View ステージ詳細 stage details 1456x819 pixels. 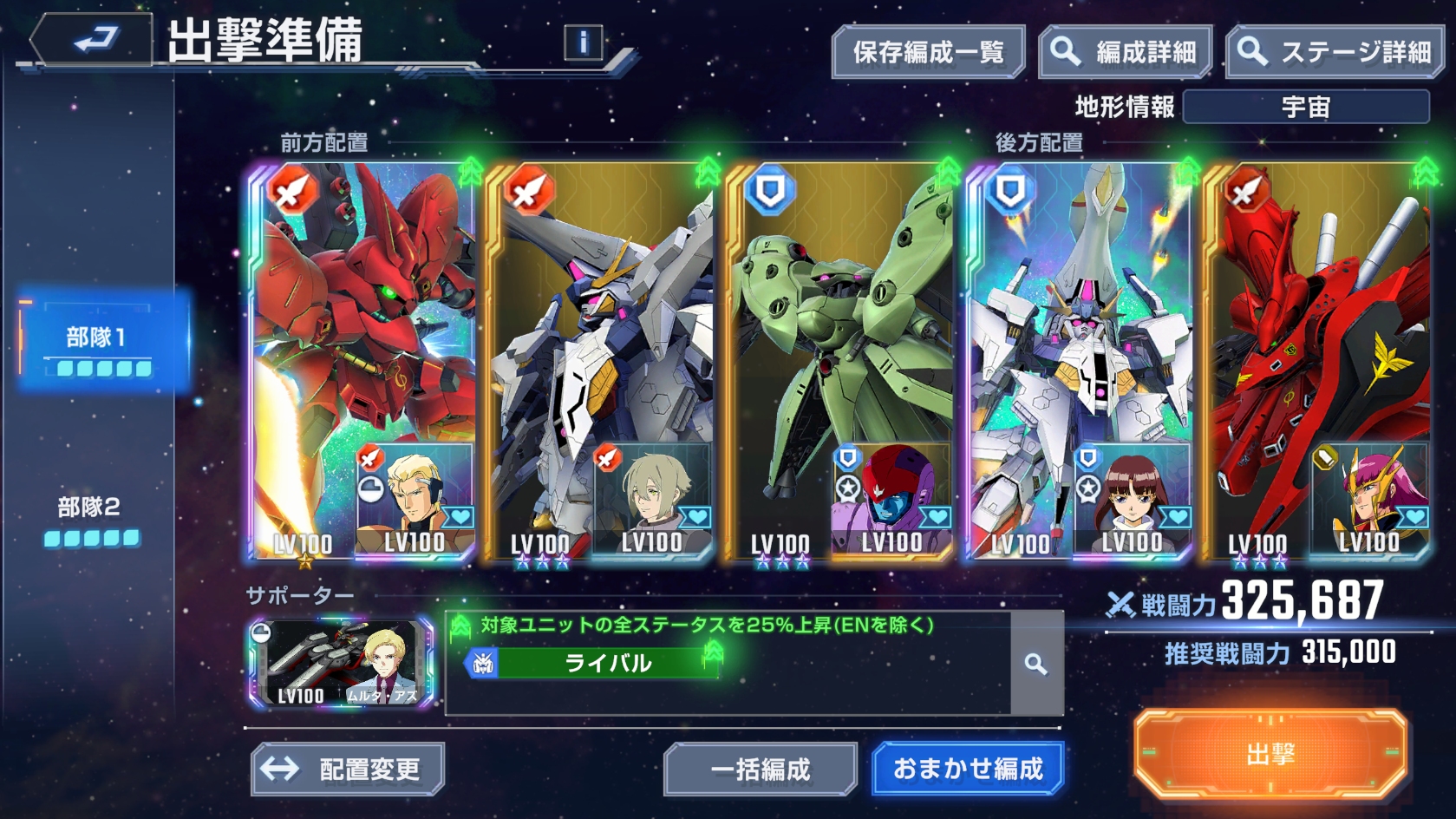coord(1336,53)
